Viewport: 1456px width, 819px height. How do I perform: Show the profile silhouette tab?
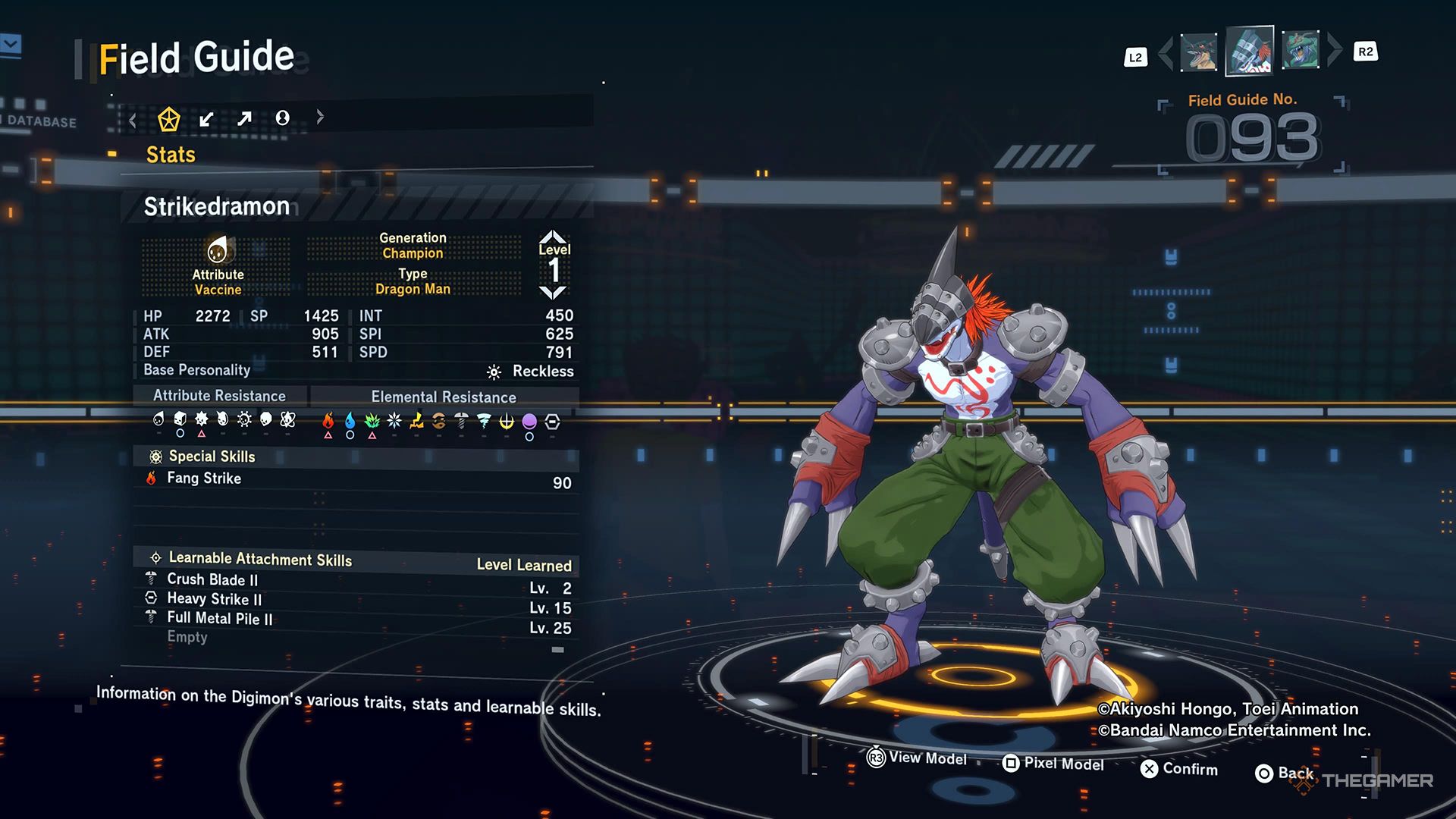[282, 118]
